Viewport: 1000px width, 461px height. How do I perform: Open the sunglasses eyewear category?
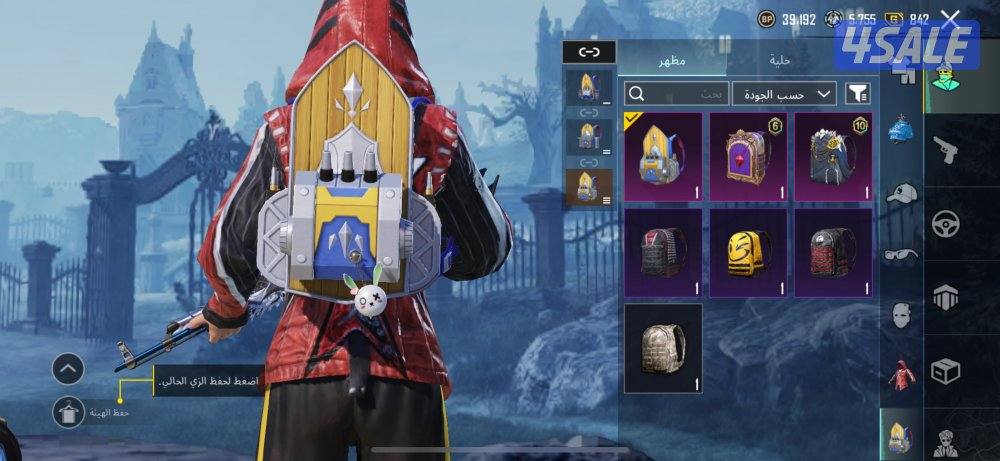(901, 254)
